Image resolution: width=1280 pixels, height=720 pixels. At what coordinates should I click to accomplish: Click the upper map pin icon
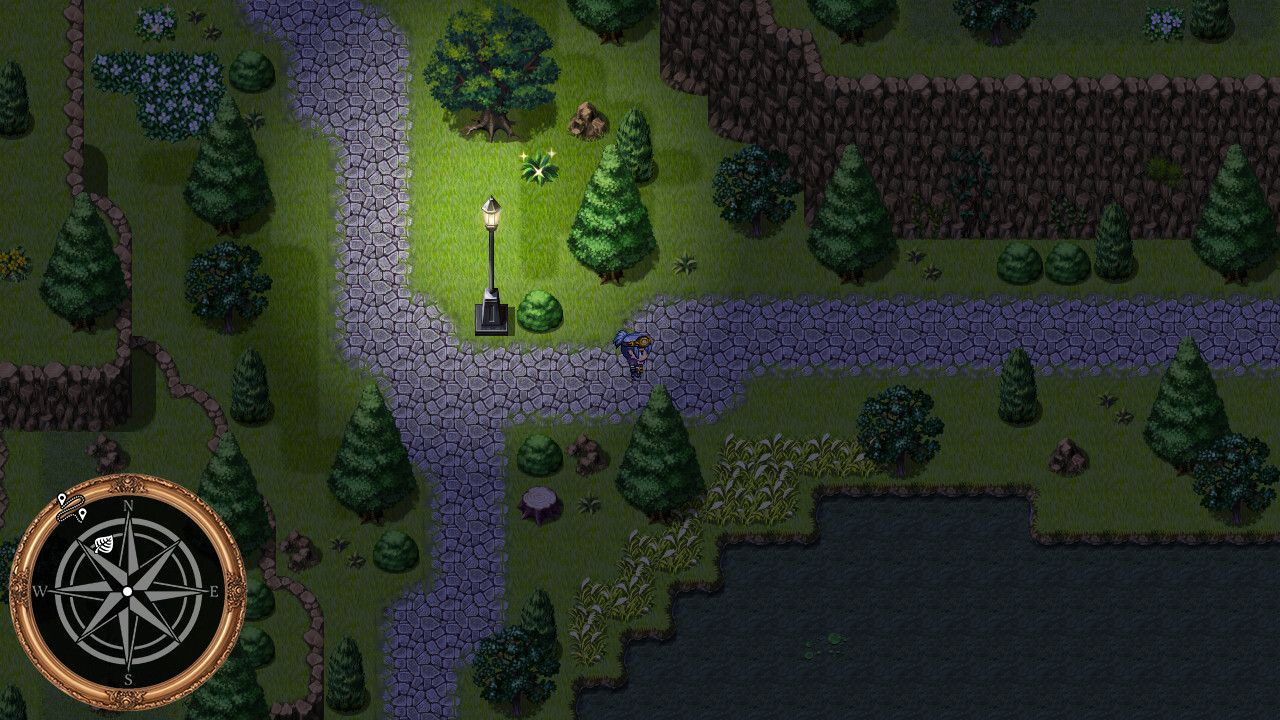tap(62, 498)
